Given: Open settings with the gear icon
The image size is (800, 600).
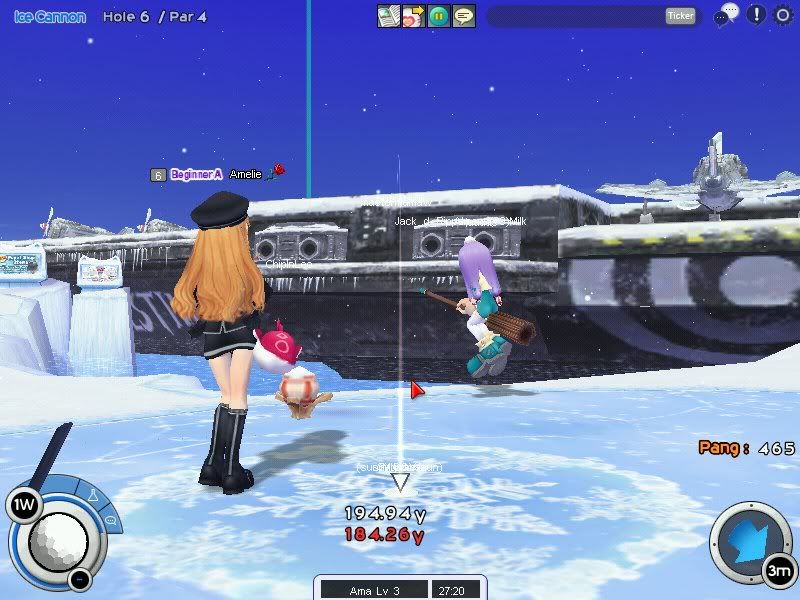Looking at the screenshot, I should tap(783, 15).
